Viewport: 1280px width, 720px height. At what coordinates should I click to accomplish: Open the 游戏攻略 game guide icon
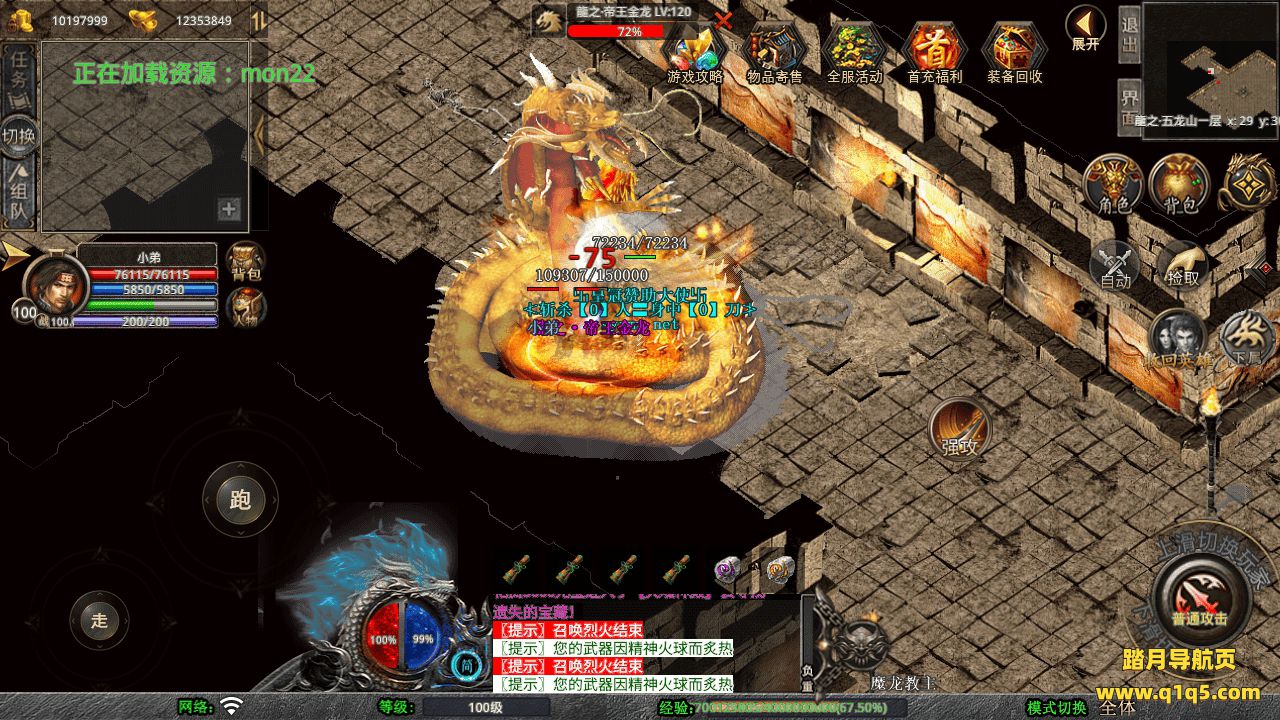pyautogui.click(x=695, y=52)
